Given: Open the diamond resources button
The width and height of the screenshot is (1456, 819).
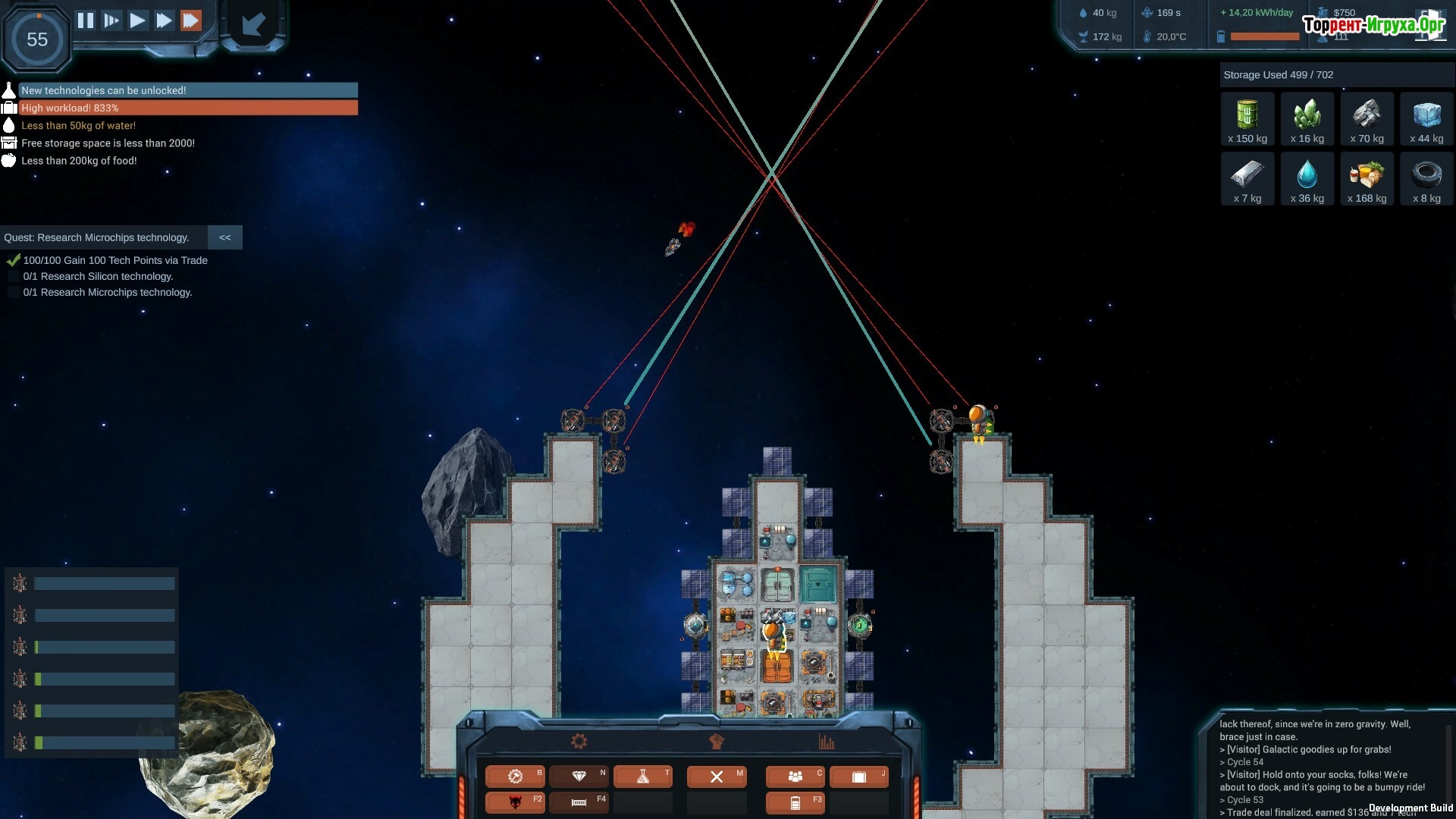Looking at the screenshot, I should [579, 776].
